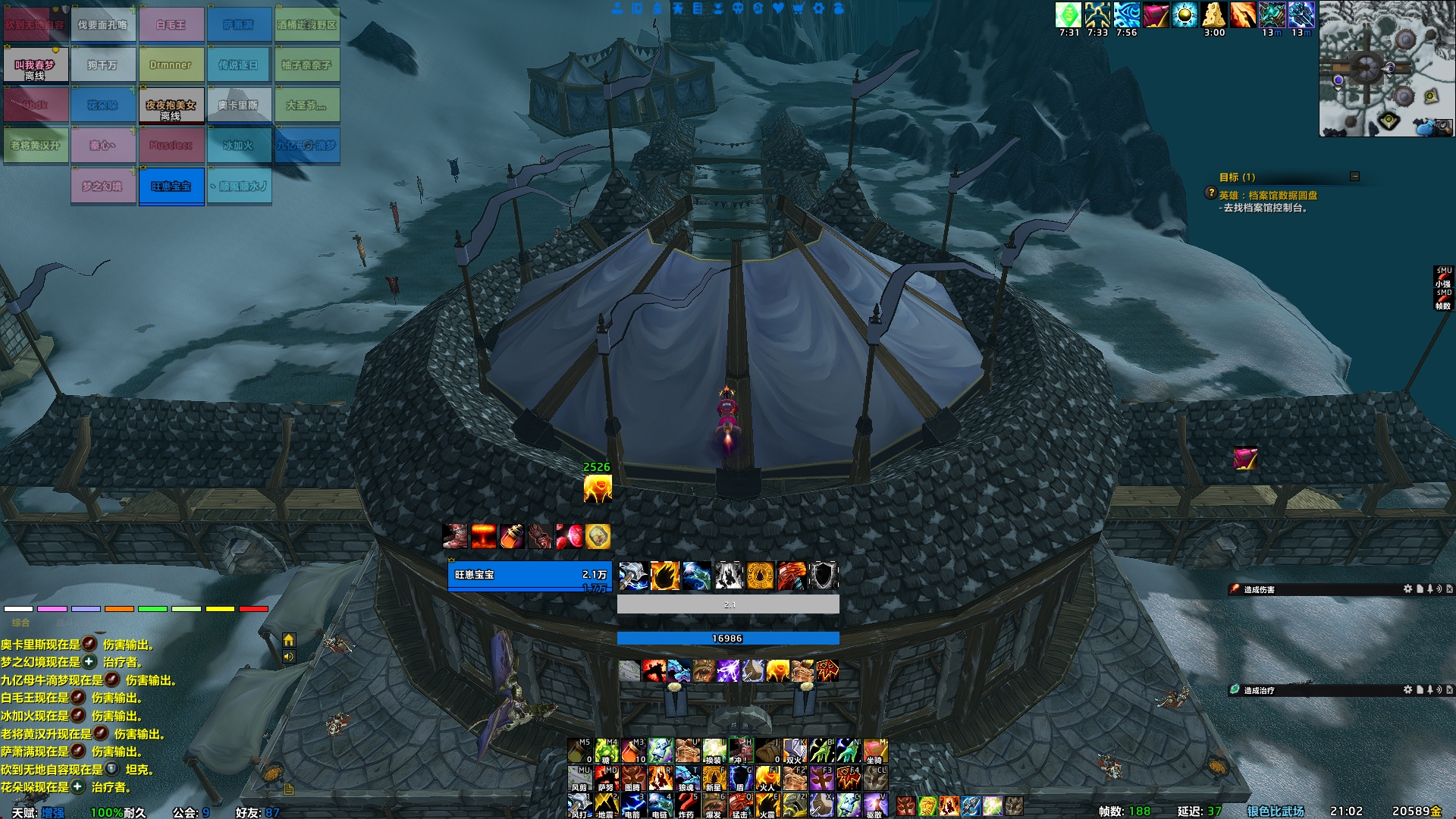Cast the 驱散 dispel spell
Viewport: 1456px width, 819px height.
874,805
